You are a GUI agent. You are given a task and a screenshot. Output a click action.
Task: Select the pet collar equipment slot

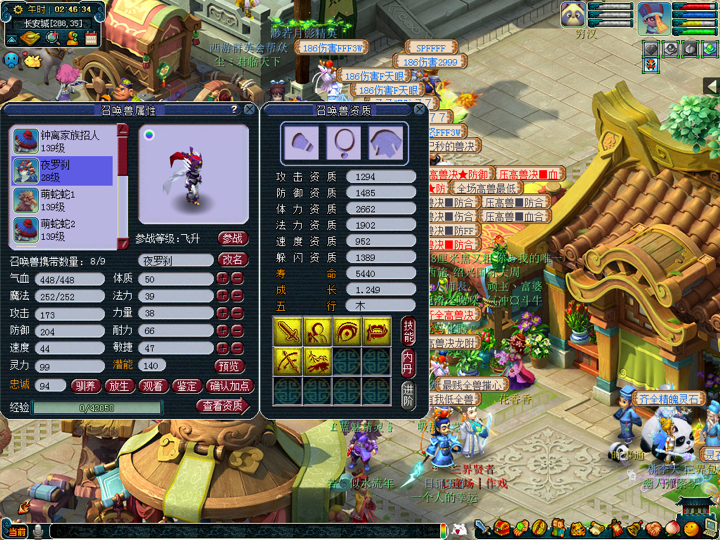pos(343,142)
